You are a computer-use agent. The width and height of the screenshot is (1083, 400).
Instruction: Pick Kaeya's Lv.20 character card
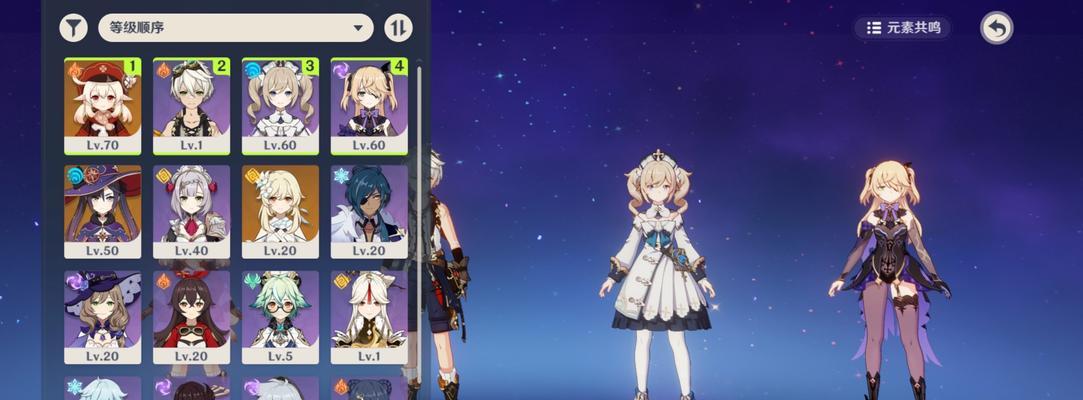pos(369,212)
